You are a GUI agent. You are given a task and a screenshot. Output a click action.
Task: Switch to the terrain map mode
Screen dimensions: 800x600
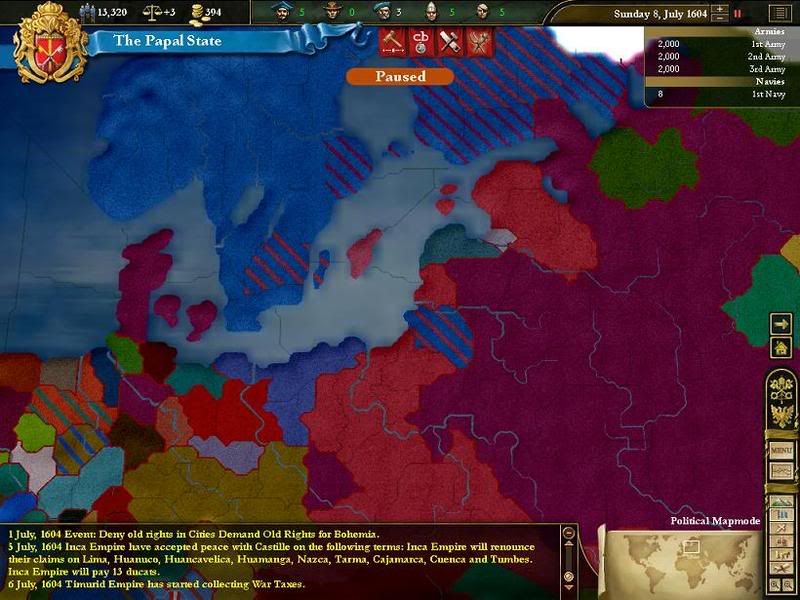click(x=779, y=500)
